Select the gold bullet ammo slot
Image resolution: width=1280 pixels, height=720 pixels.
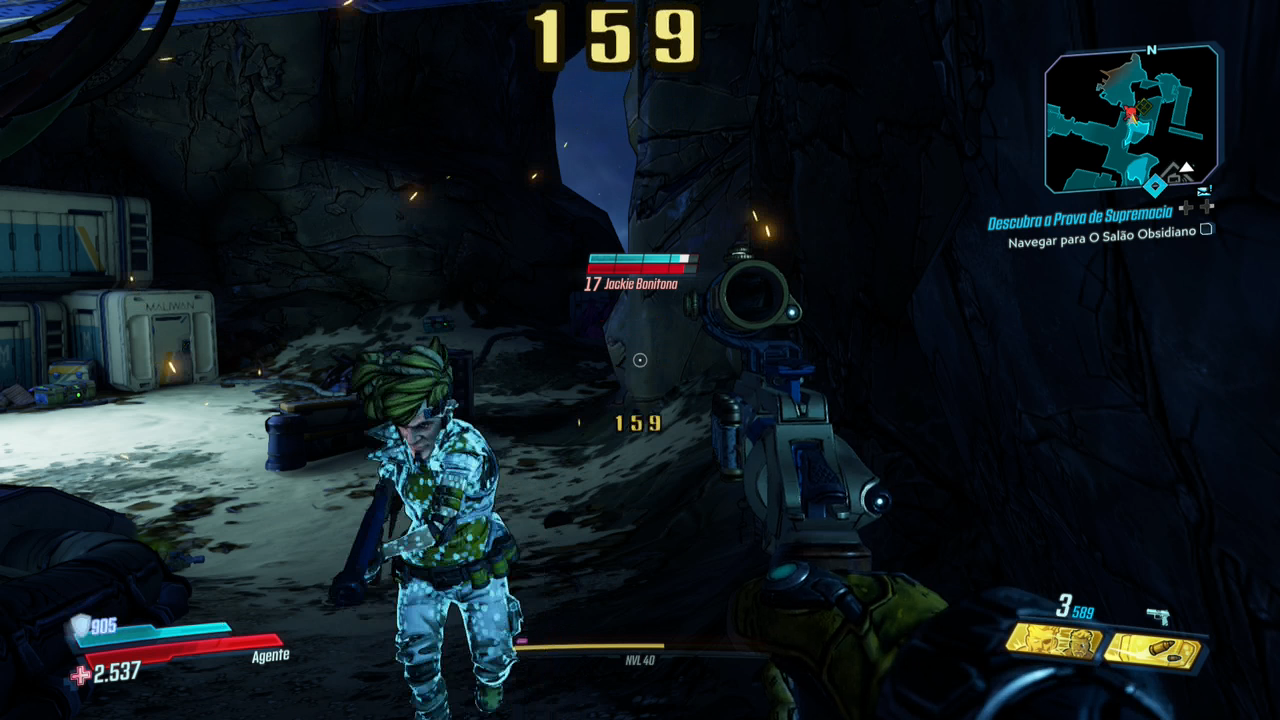(1152, 650)
